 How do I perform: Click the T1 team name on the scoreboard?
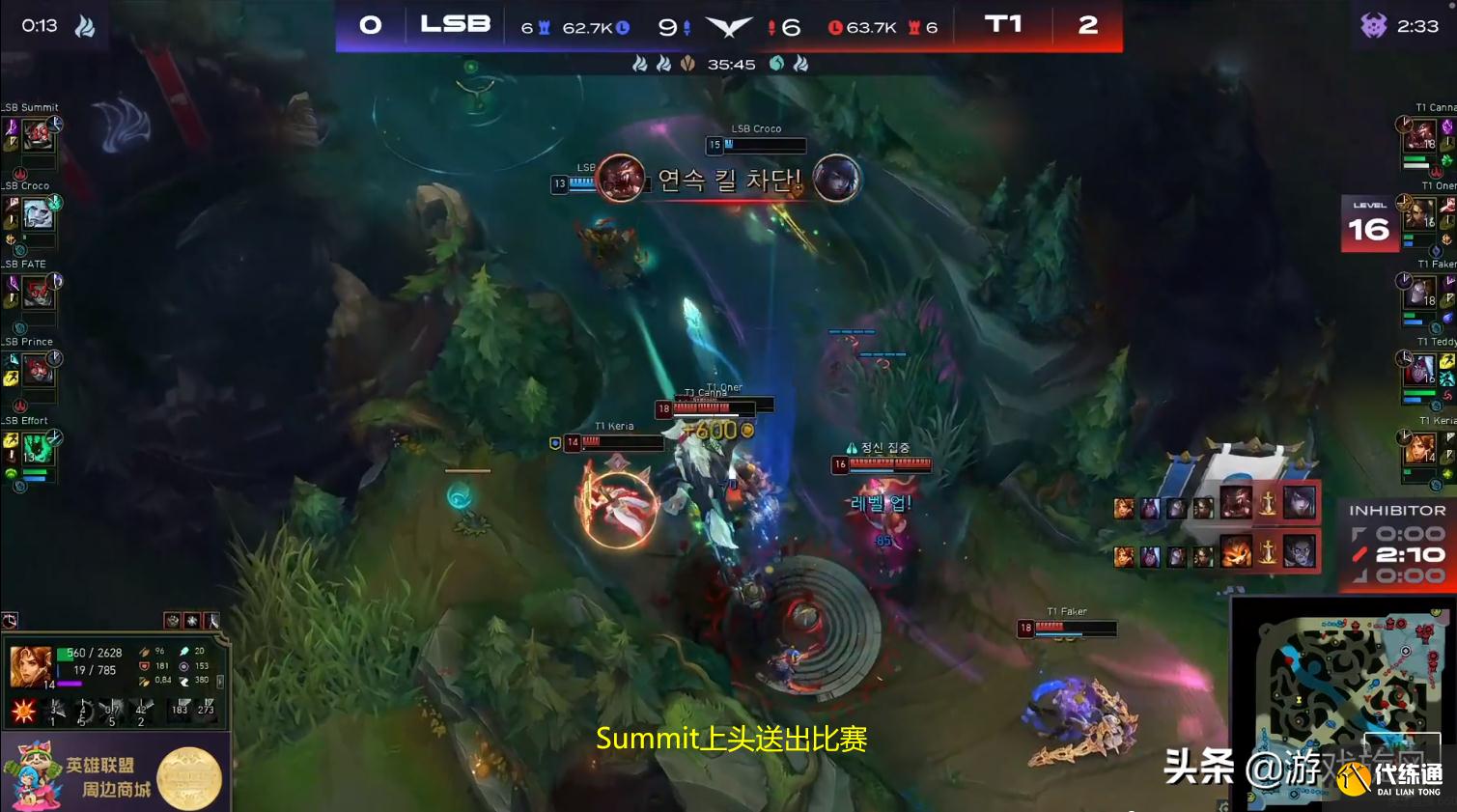[1005, 25]
